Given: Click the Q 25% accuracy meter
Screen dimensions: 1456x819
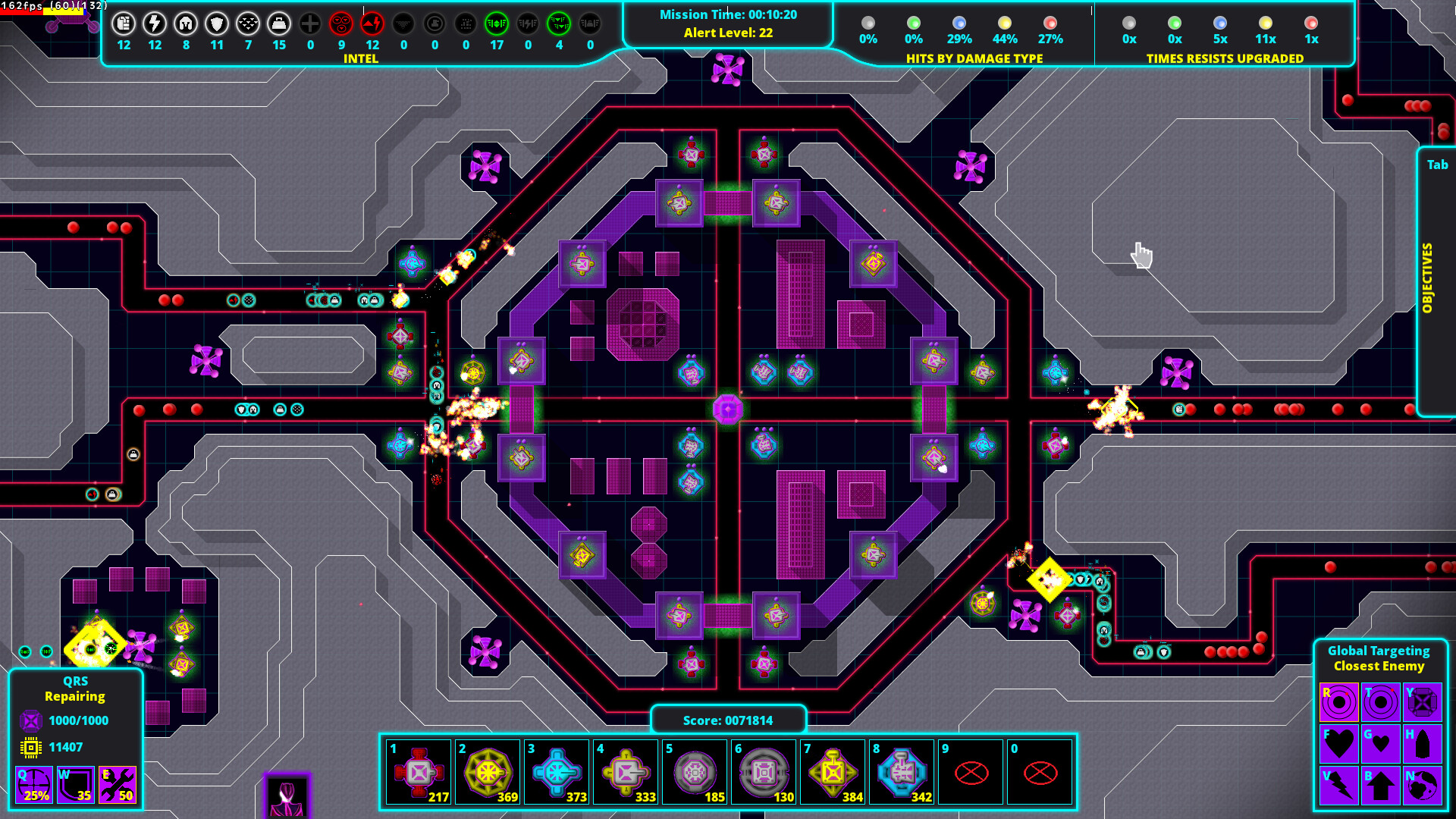Looking at the screenshot, I should [34, 785].
